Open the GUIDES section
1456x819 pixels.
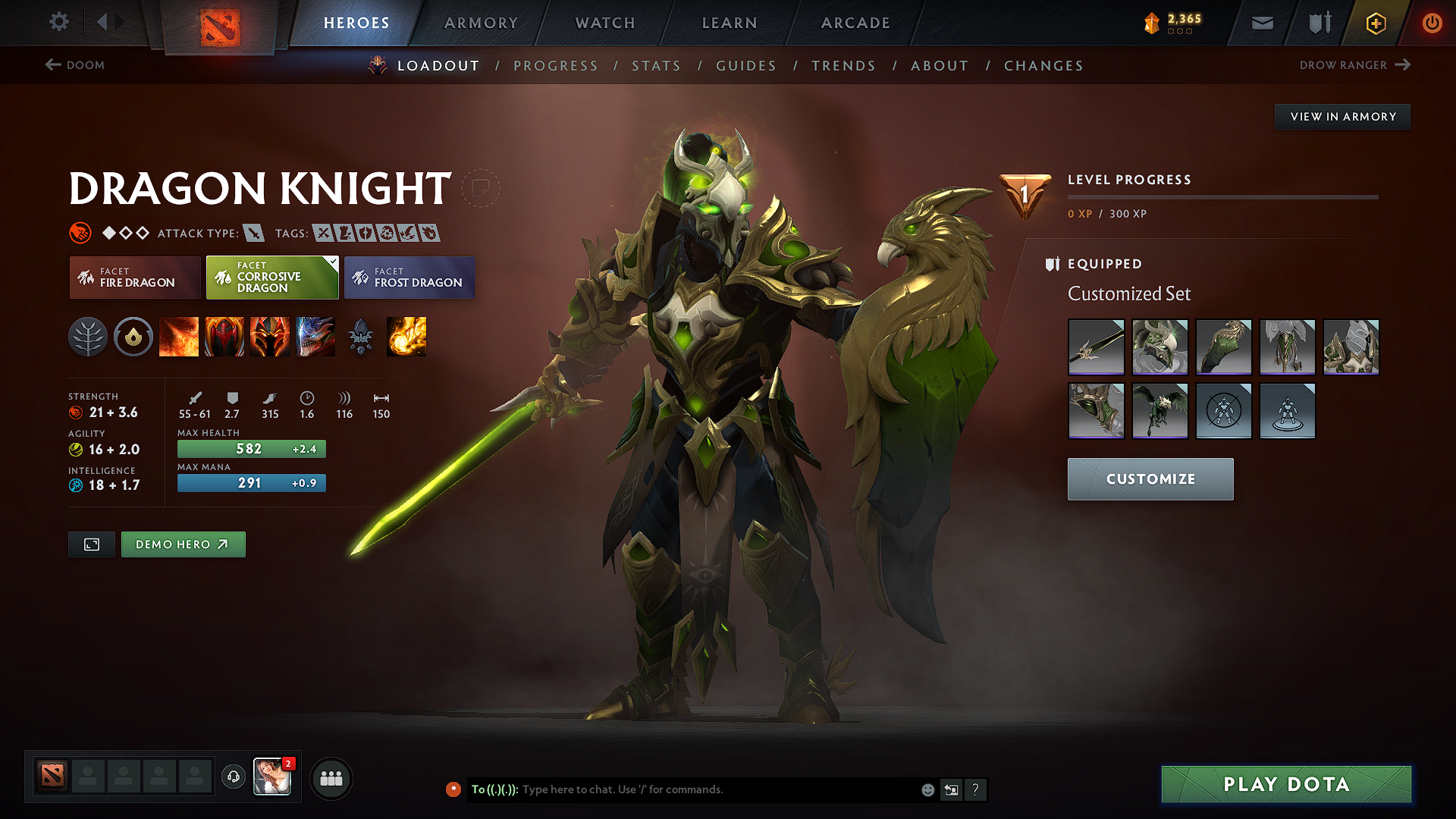point(745,66)
